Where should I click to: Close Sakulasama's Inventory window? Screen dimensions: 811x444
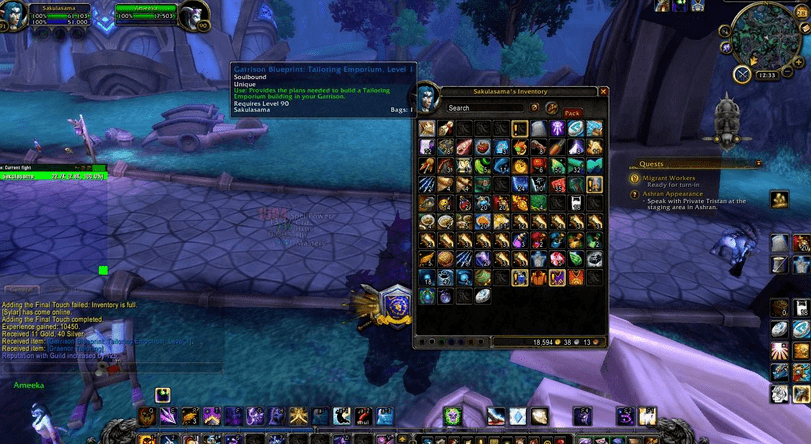point(603,91)
